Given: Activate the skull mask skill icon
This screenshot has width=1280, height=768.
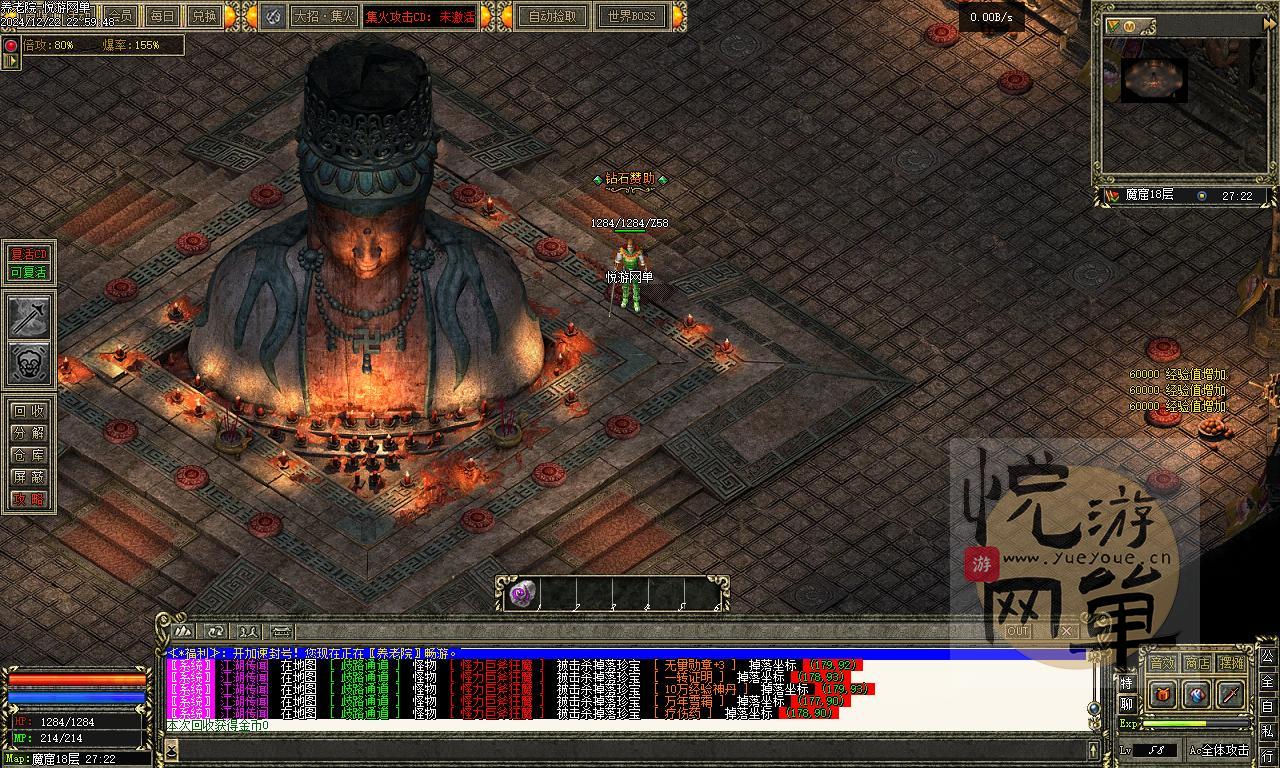Looking at the screenshot, I should click(x=29, y=363).
